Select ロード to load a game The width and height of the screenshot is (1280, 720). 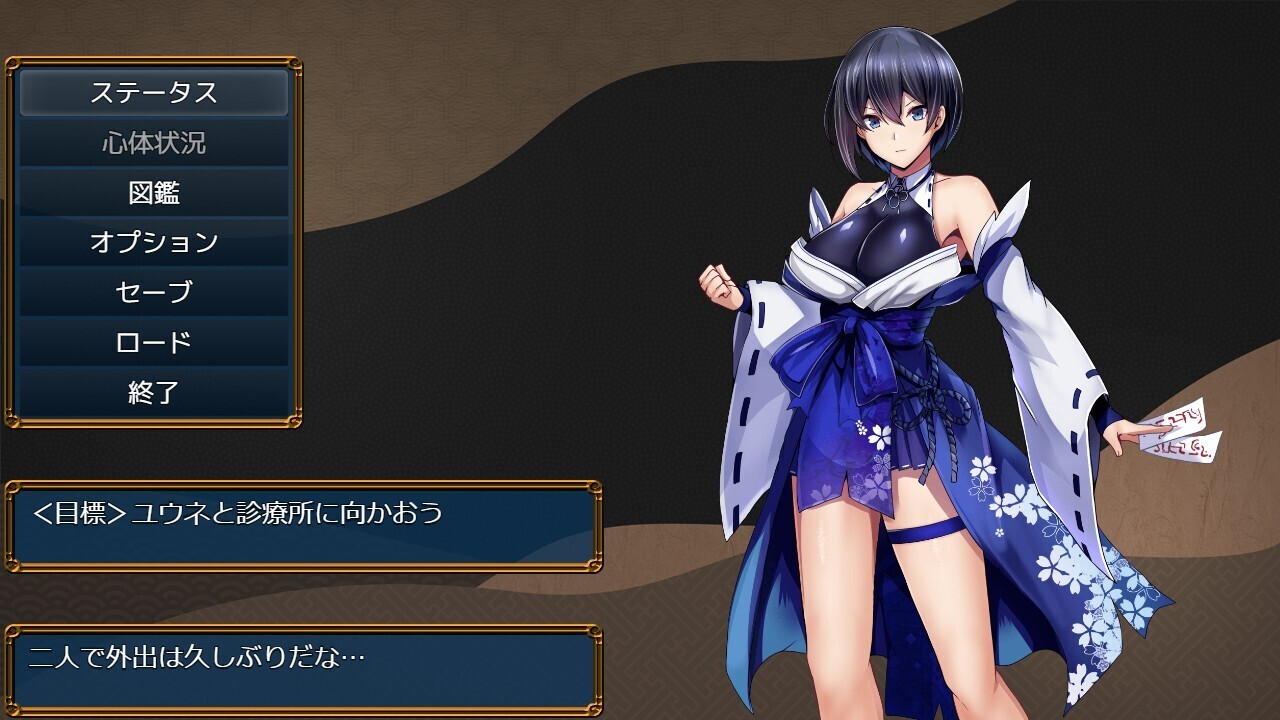pyautogui.click(x=154, y=343)
